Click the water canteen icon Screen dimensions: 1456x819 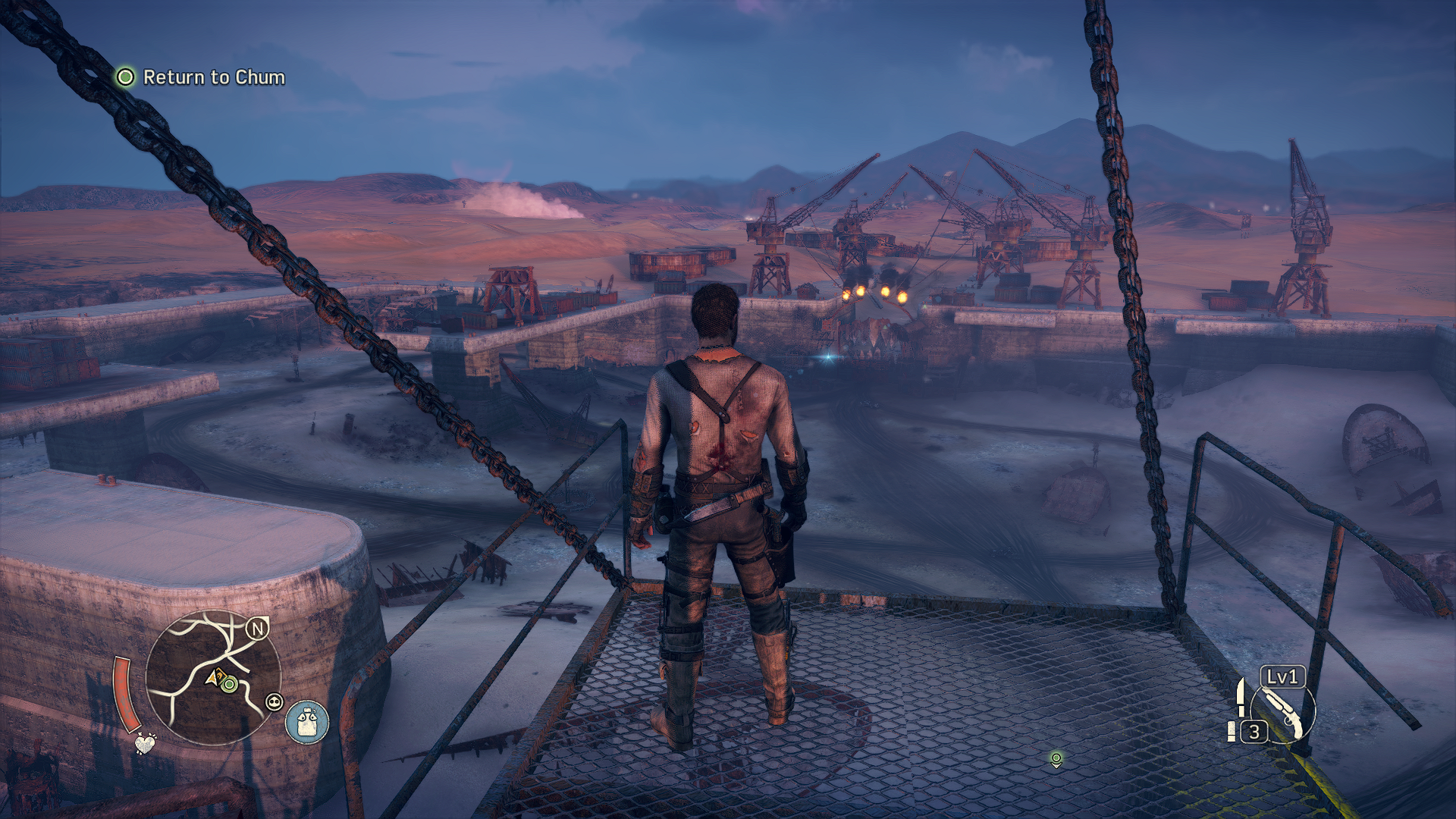coord(307,722)
